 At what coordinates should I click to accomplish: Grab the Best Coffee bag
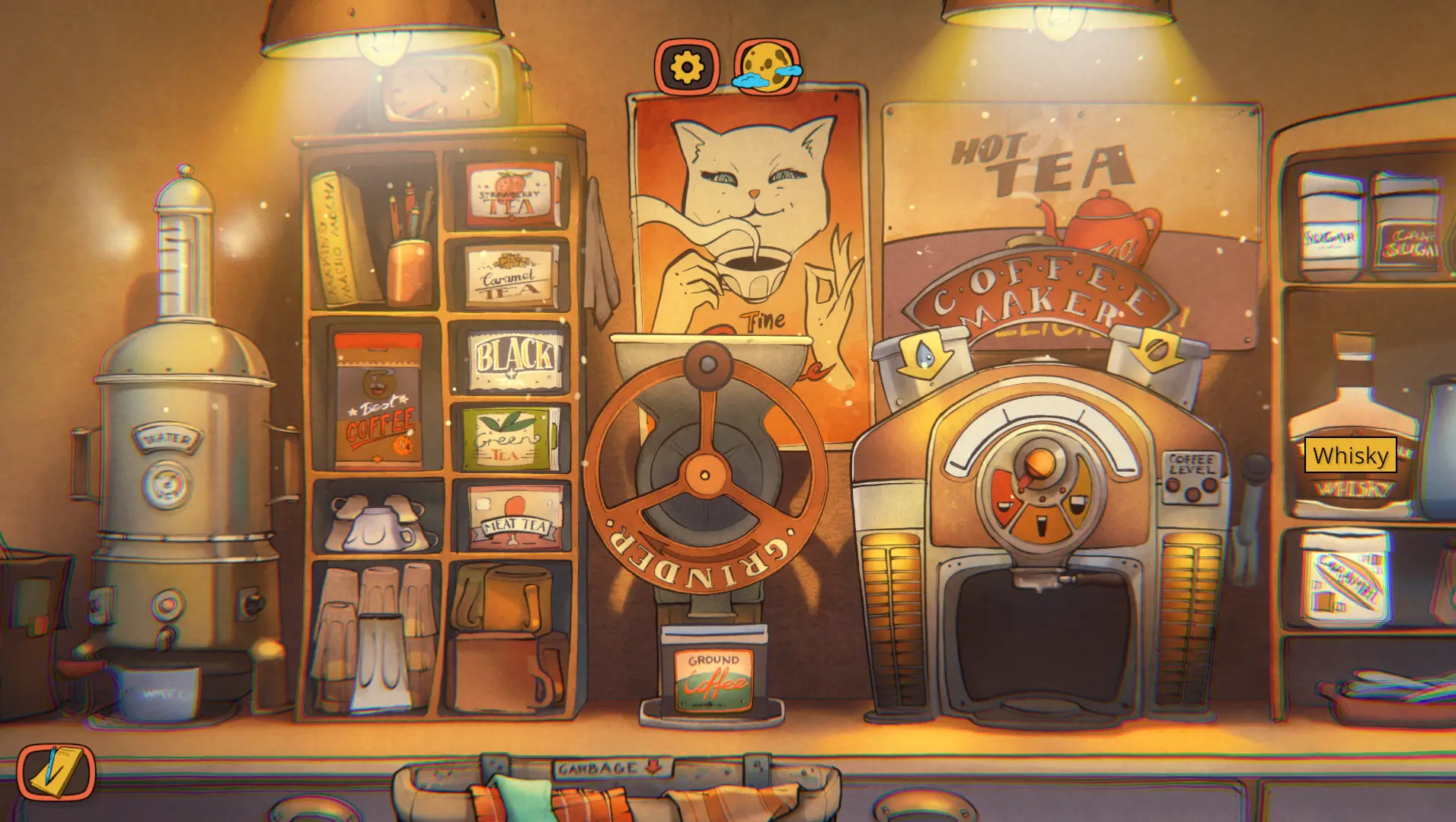click(378, 401)
